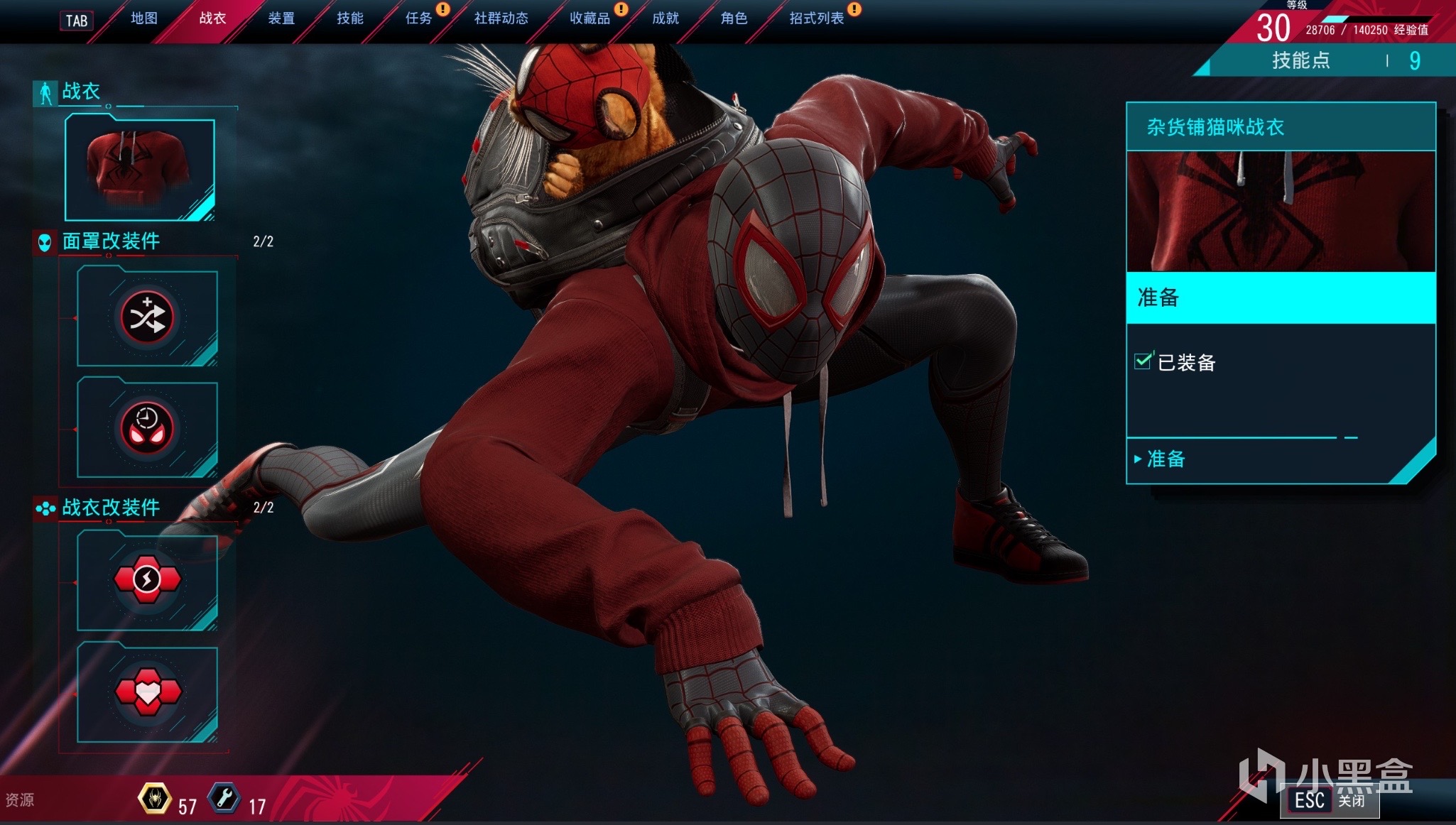
Task: View the 招式列表 tab
Action: coord(816,18)
